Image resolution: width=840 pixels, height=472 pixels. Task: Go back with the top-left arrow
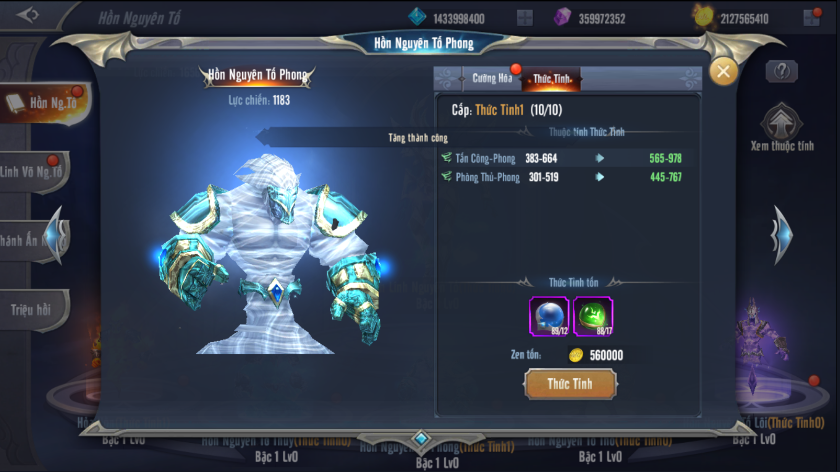click(x=28, y=15)
